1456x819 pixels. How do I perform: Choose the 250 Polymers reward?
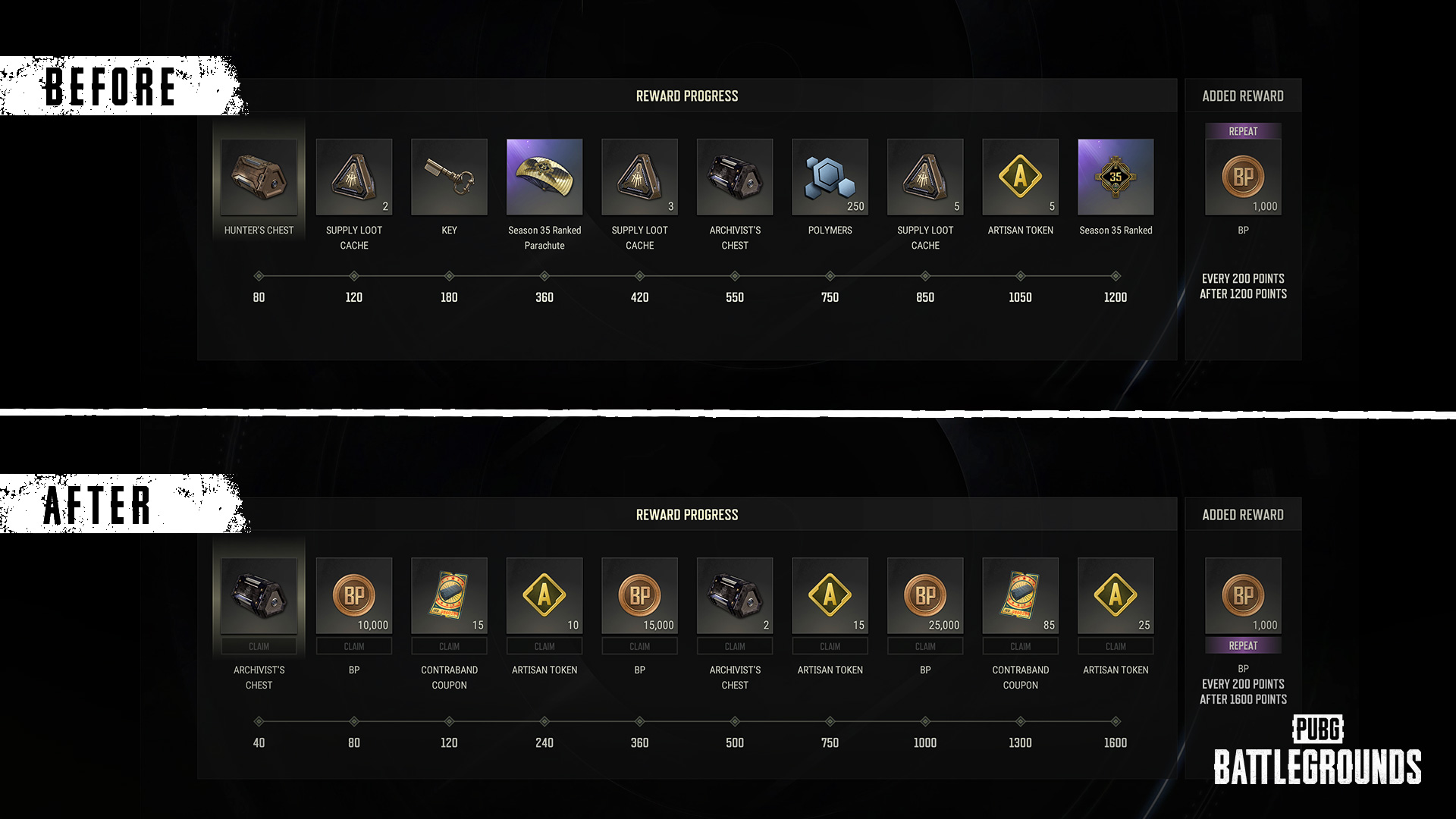830,177
